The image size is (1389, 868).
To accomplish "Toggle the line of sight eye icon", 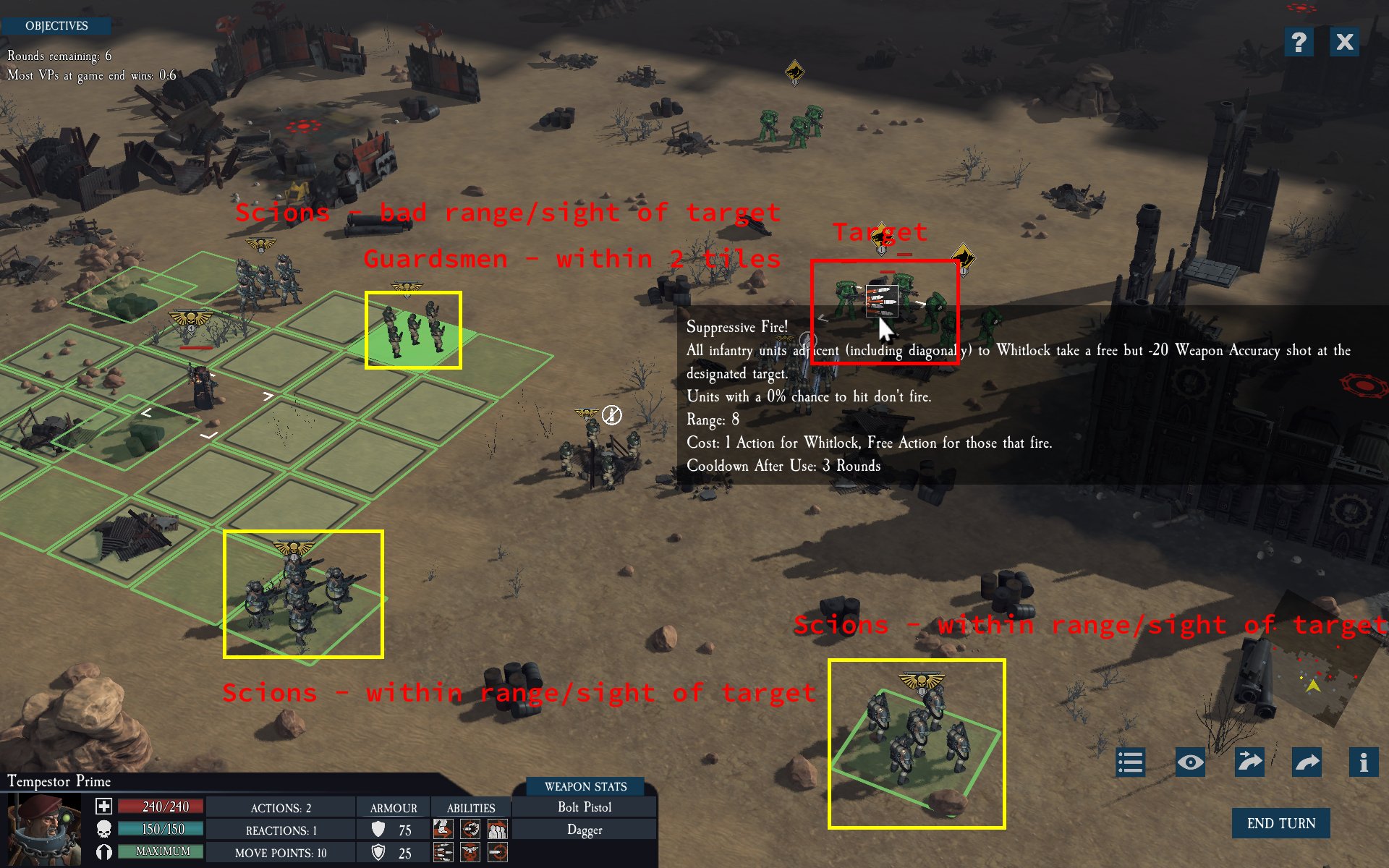I will 1190,762.
